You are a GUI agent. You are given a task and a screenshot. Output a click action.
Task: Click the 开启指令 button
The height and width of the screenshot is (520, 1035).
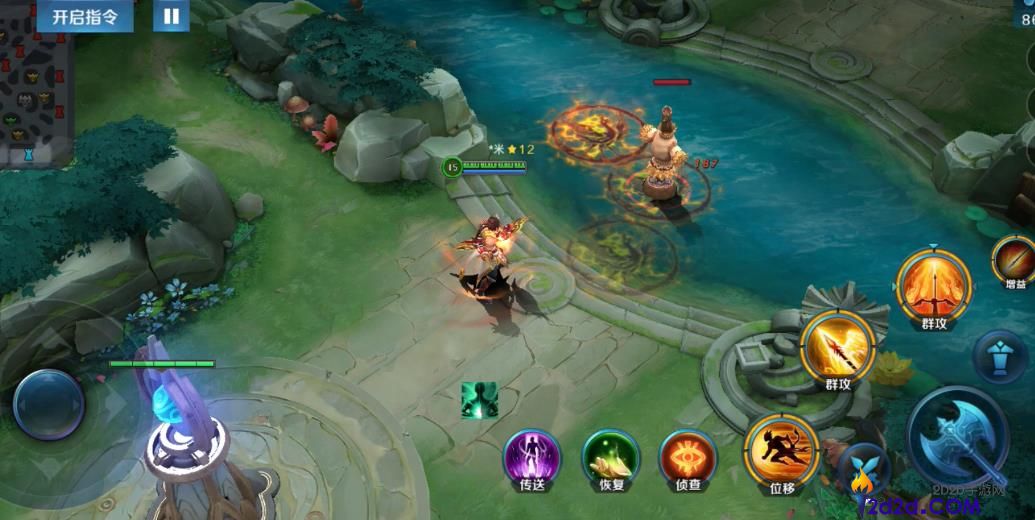point(84,17)
